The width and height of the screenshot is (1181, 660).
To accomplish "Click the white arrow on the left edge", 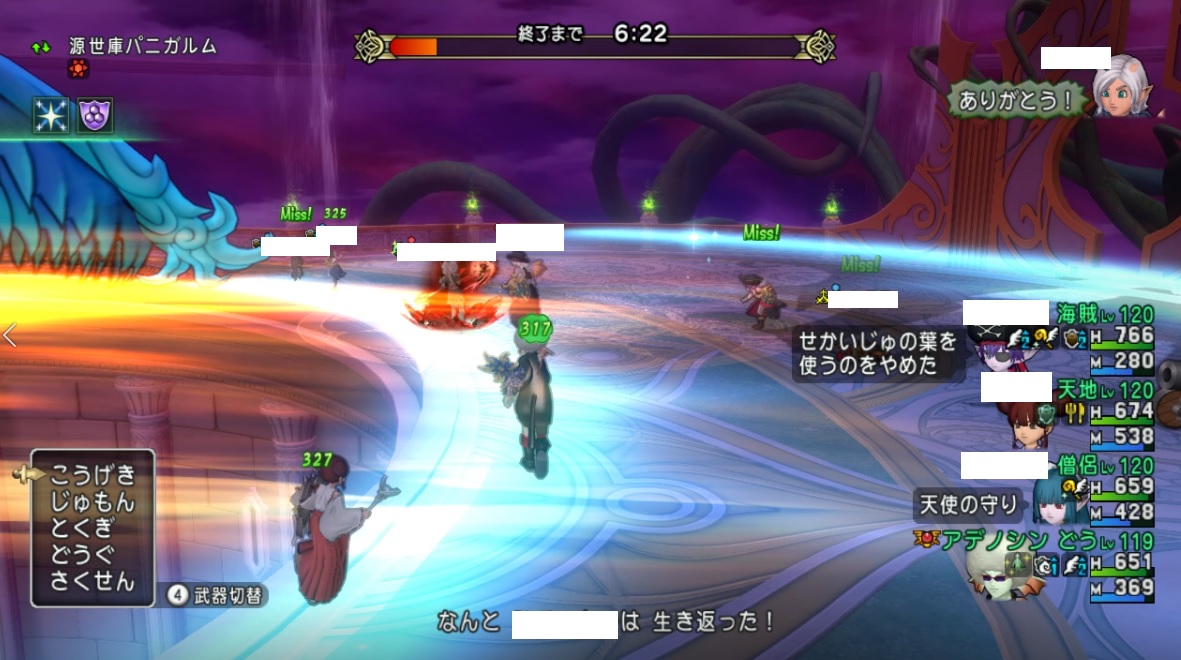I will (x=10, y=336).
